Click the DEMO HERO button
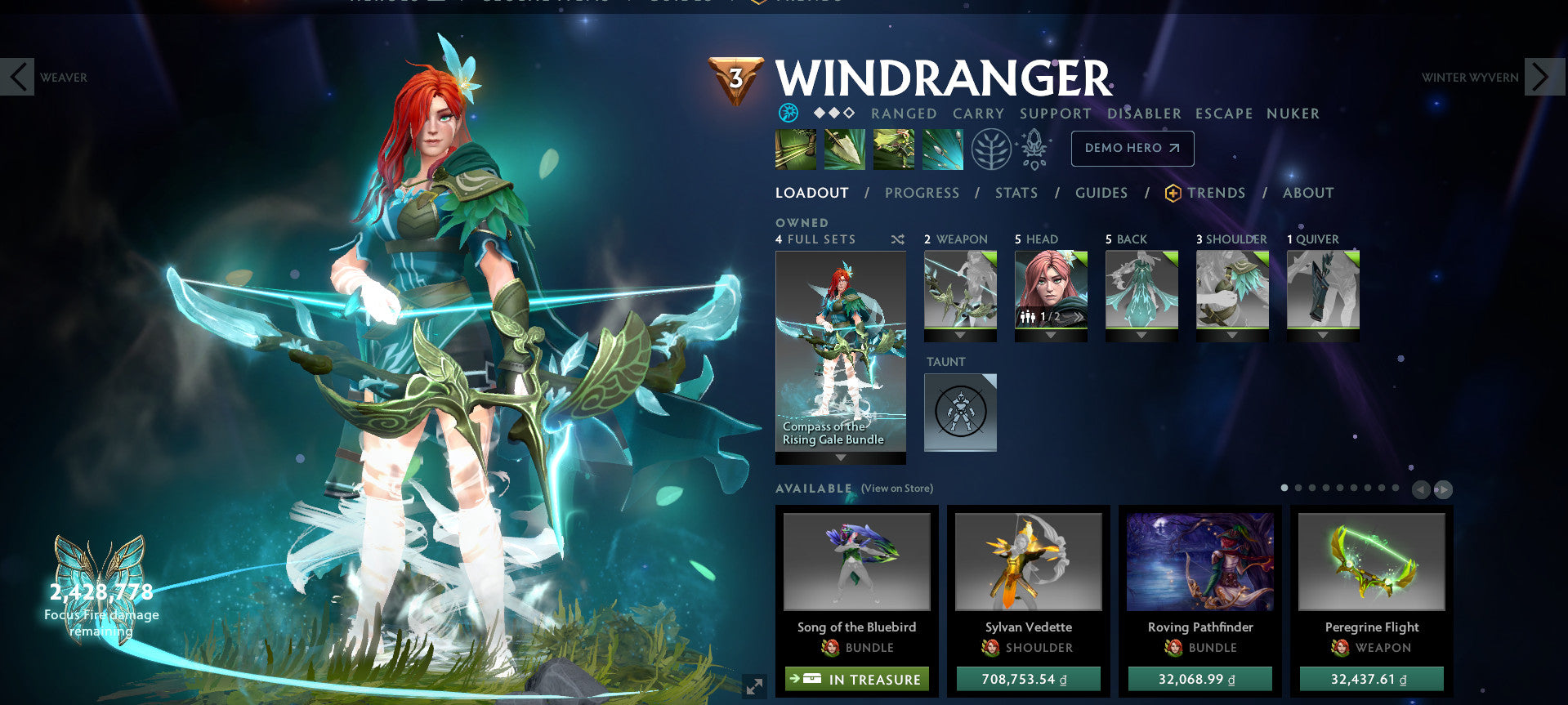Image resolution: width=1568 pixels, height=705 pixels. tap(1132, 149)
